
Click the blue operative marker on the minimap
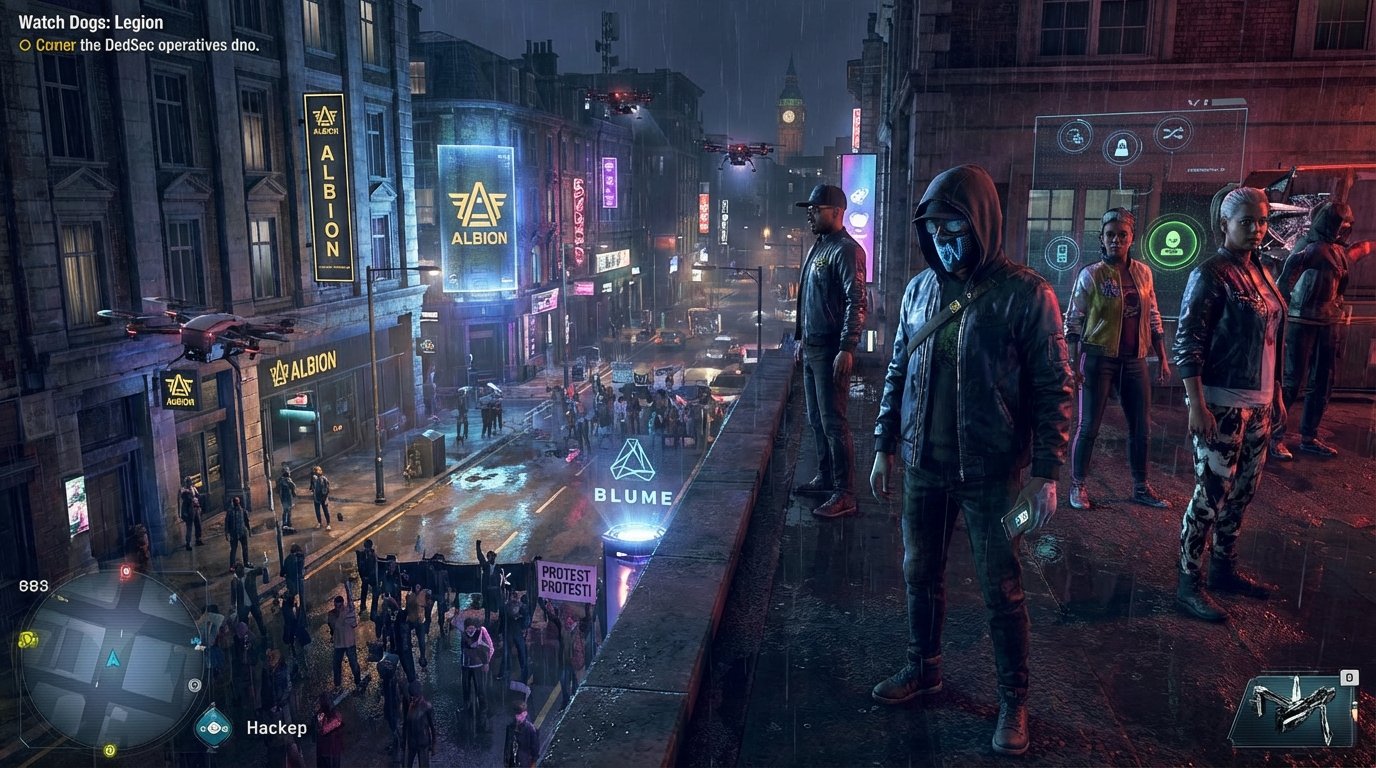196,641
